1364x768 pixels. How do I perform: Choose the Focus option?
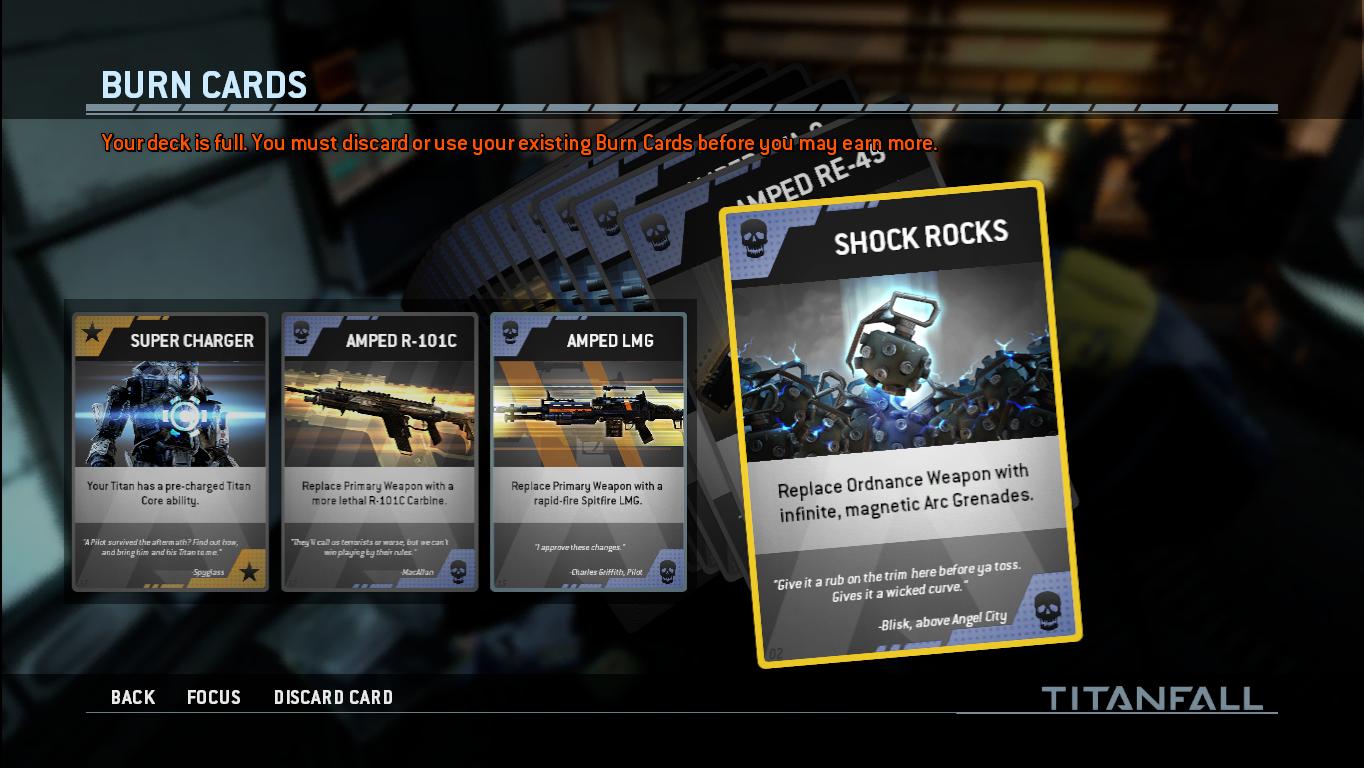point(214,697)
